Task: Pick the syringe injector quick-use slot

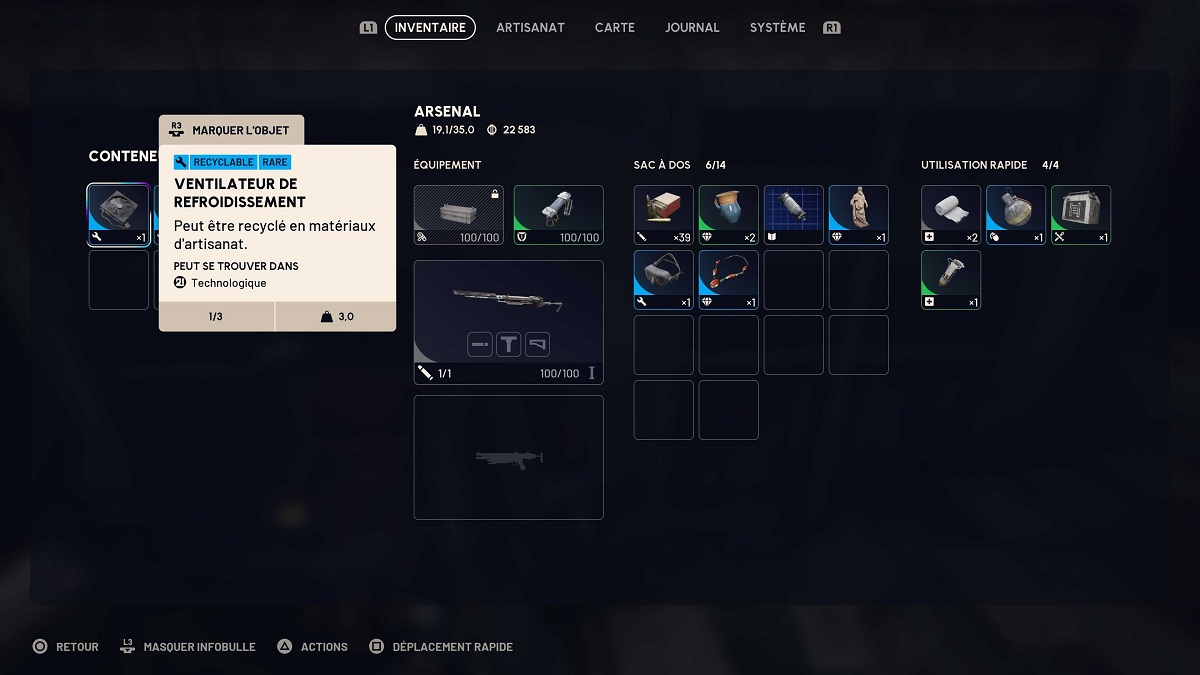Action: point(951,280)
